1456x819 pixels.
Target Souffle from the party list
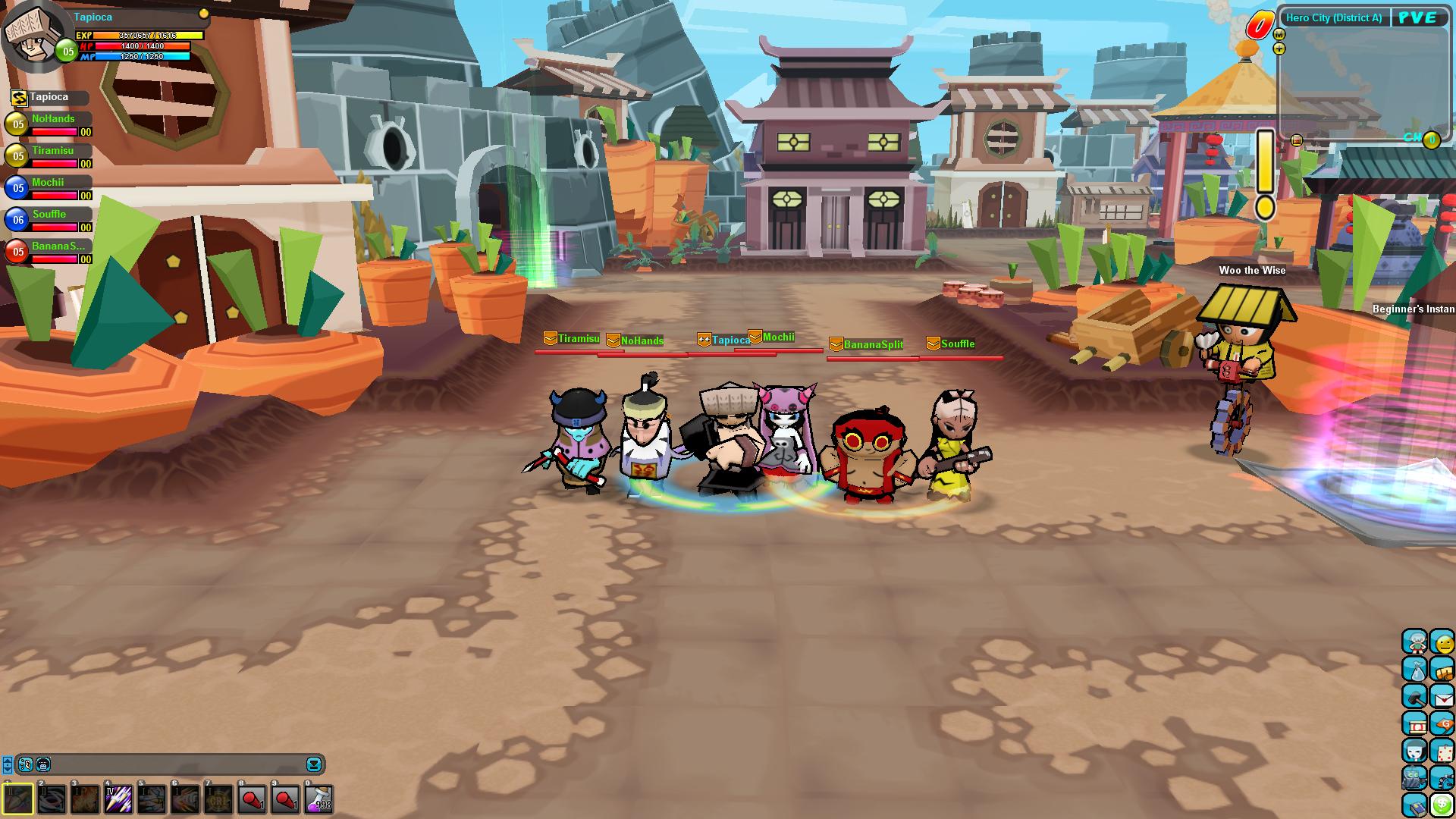click(49, 215)
